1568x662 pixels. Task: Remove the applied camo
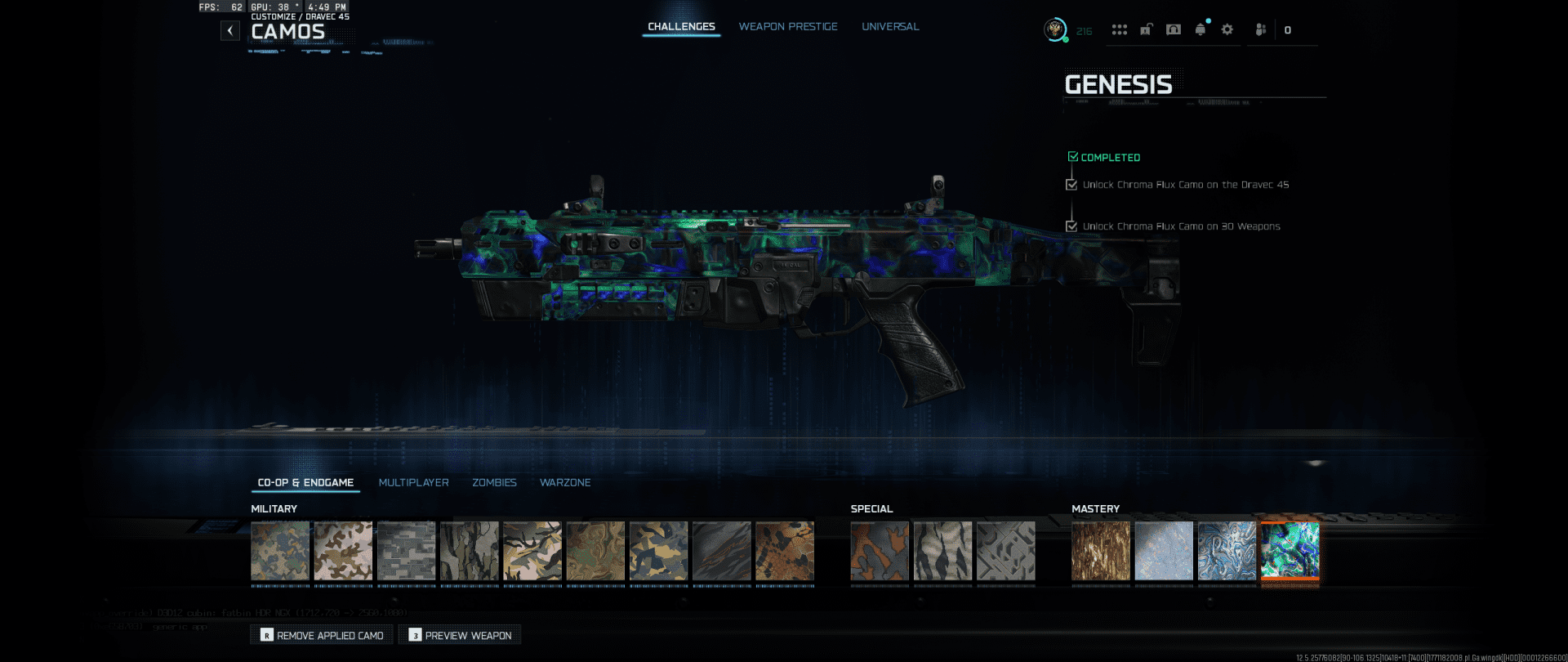pos(322,635)
